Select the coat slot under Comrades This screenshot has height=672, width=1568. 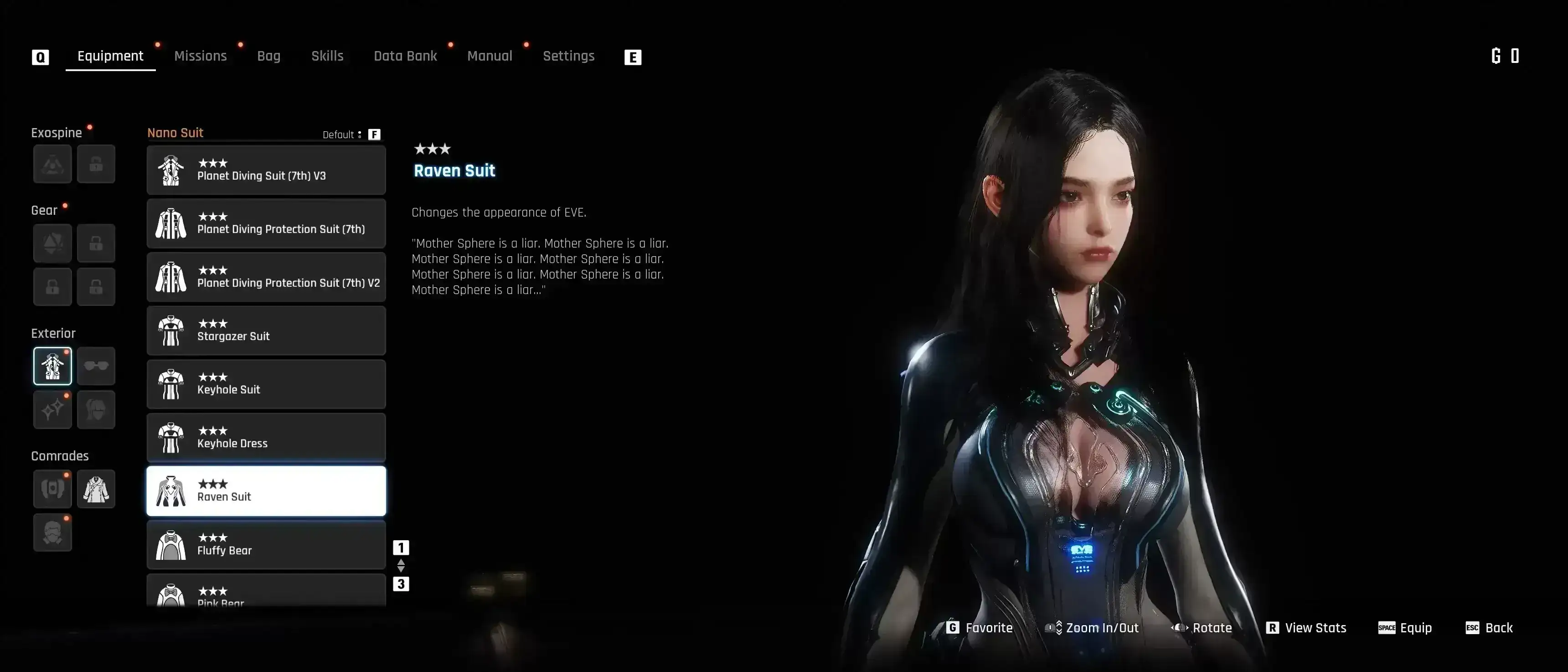click(x=96, y=489)
